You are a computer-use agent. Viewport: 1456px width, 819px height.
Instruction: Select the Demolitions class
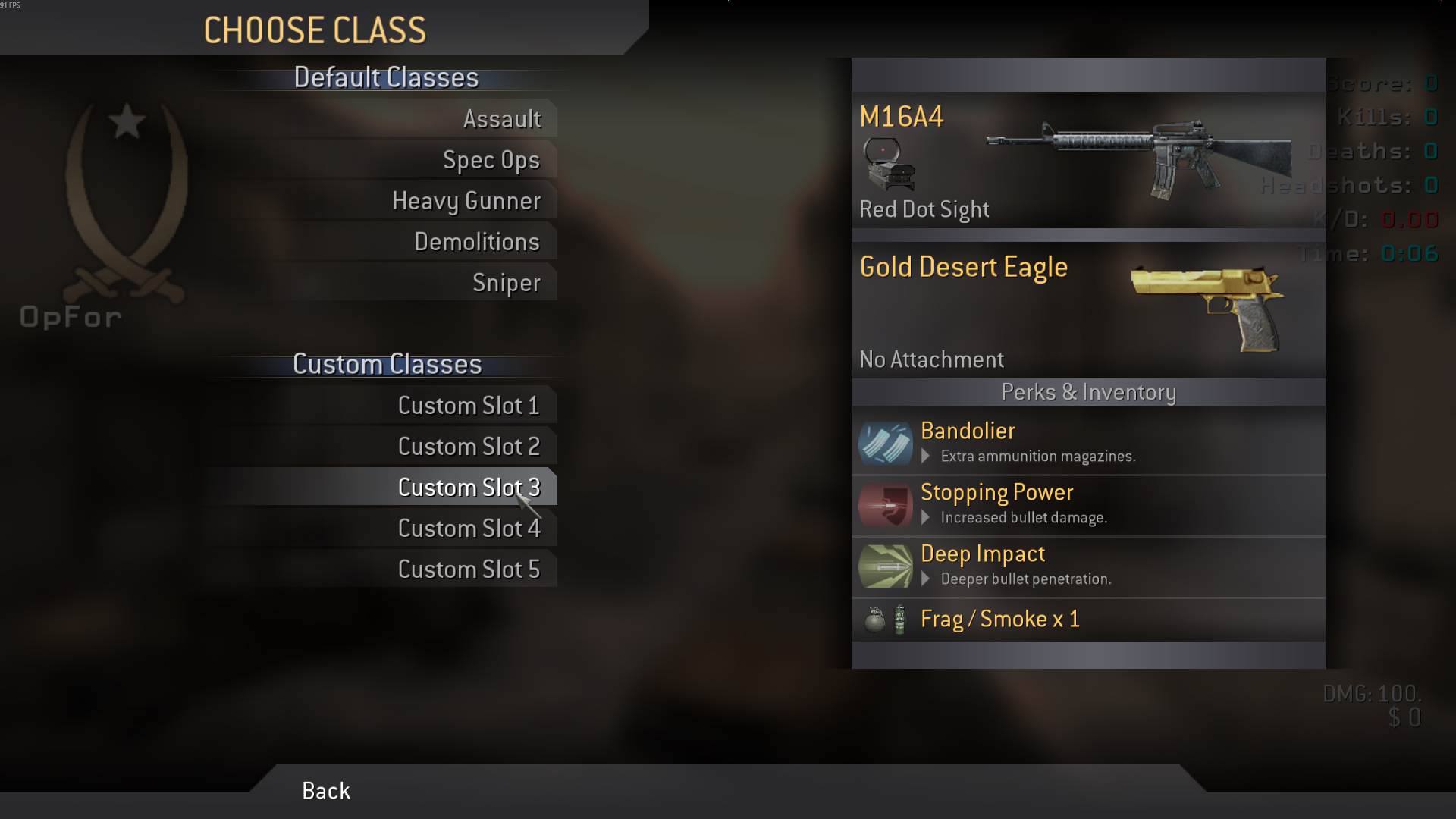[477, 242]
